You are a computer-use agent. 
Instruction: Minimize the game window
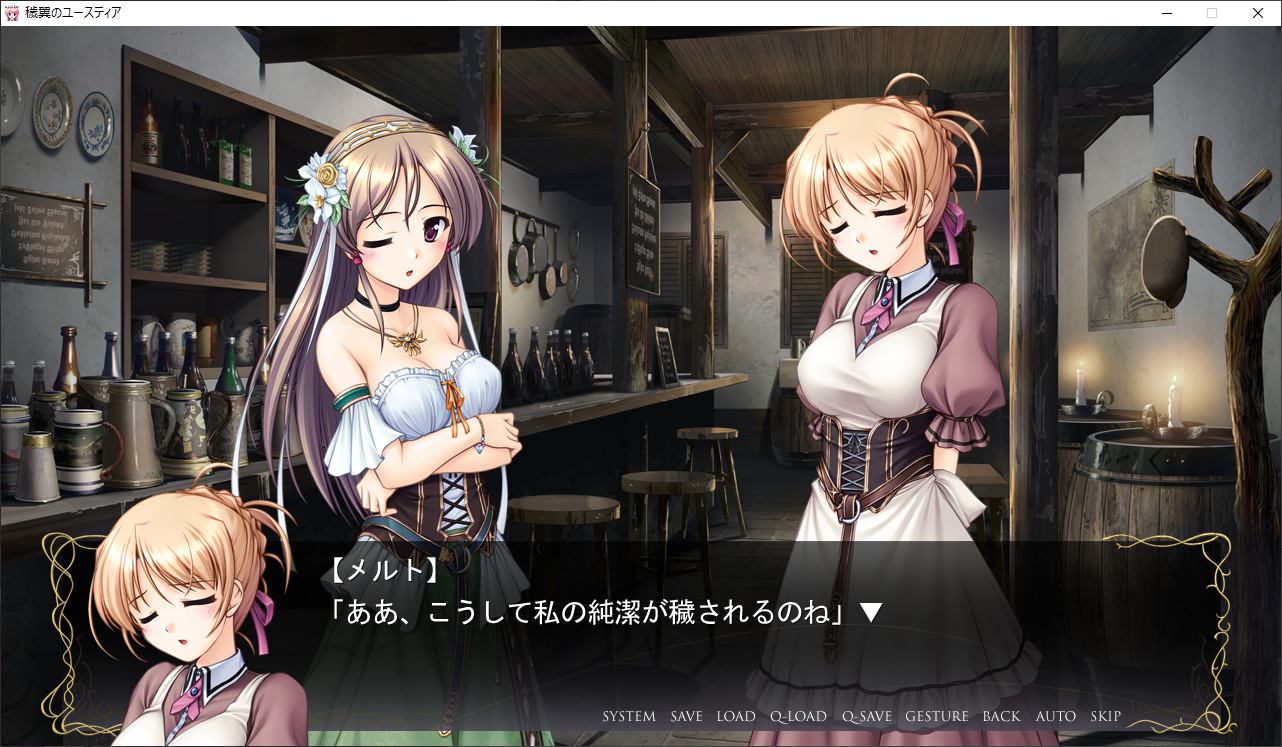[x=1167, y=13]
